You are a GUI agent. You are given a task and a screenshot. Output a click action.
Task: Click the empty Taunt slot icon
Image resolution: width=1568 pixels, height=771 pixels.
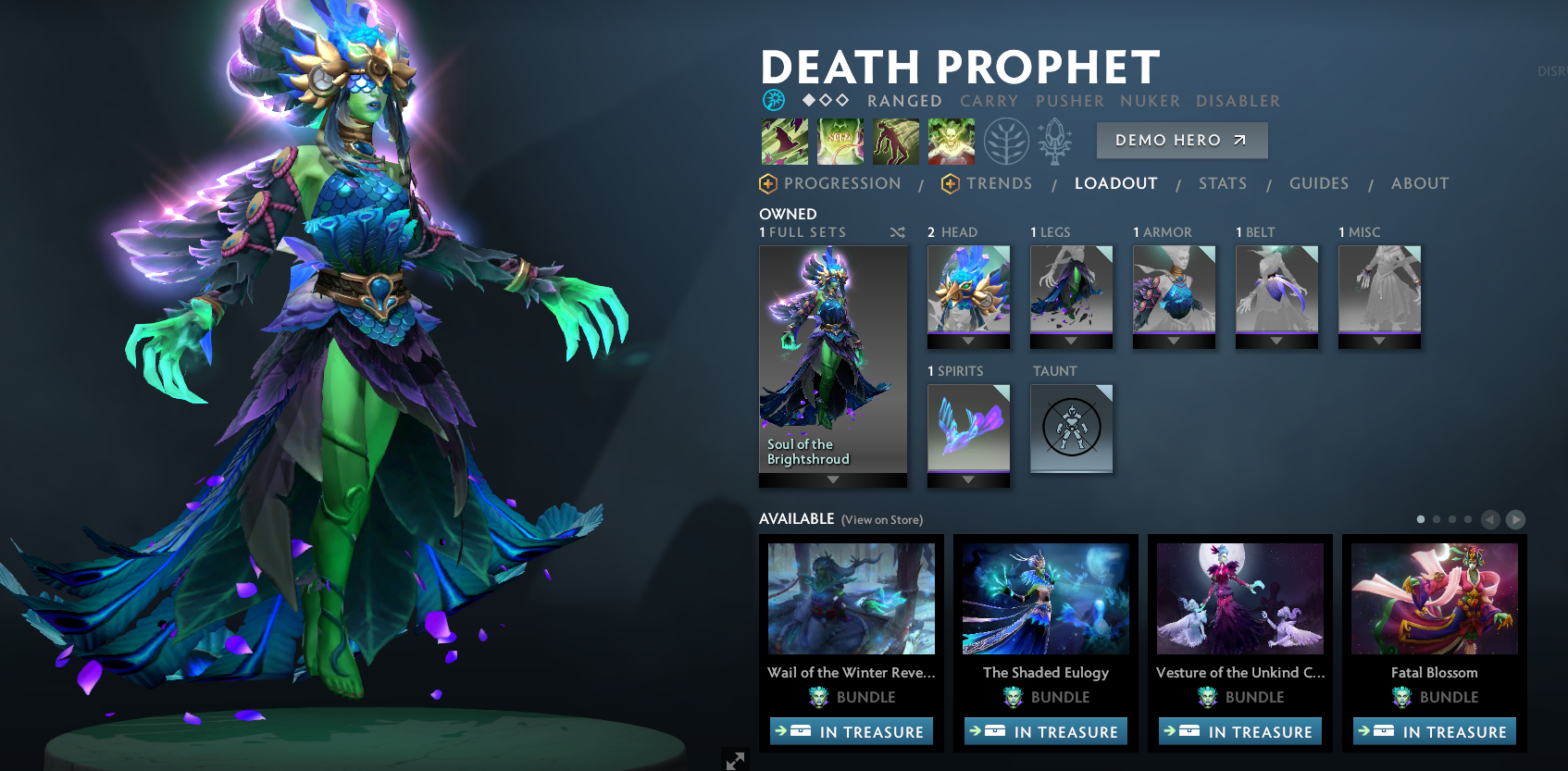(x=1072, y=428)
